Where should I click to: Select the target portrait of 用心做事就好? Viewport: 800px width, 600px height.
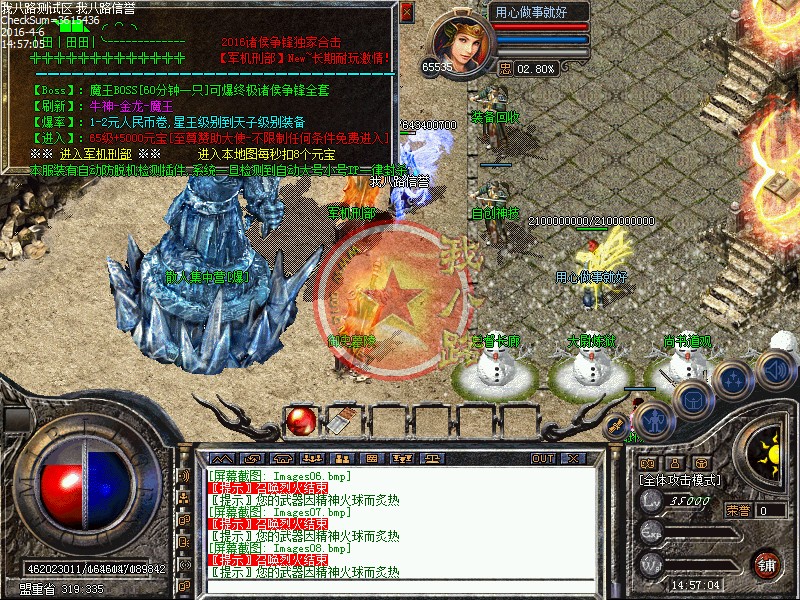click(463, 42)
